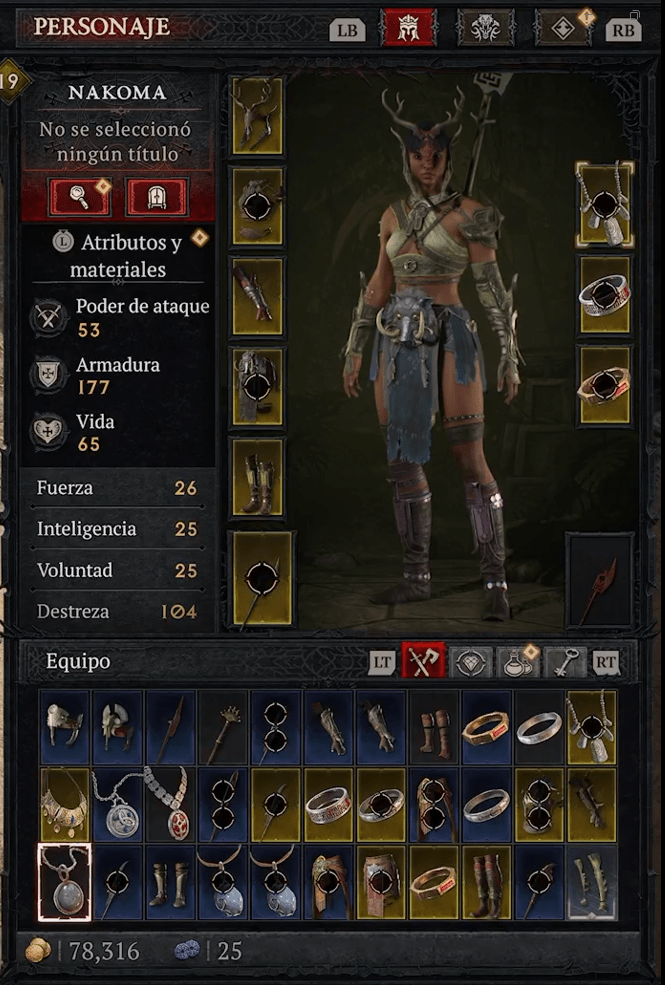Select the red gem silver chain amulet
The image size is (665, 985).
[170, 804]
